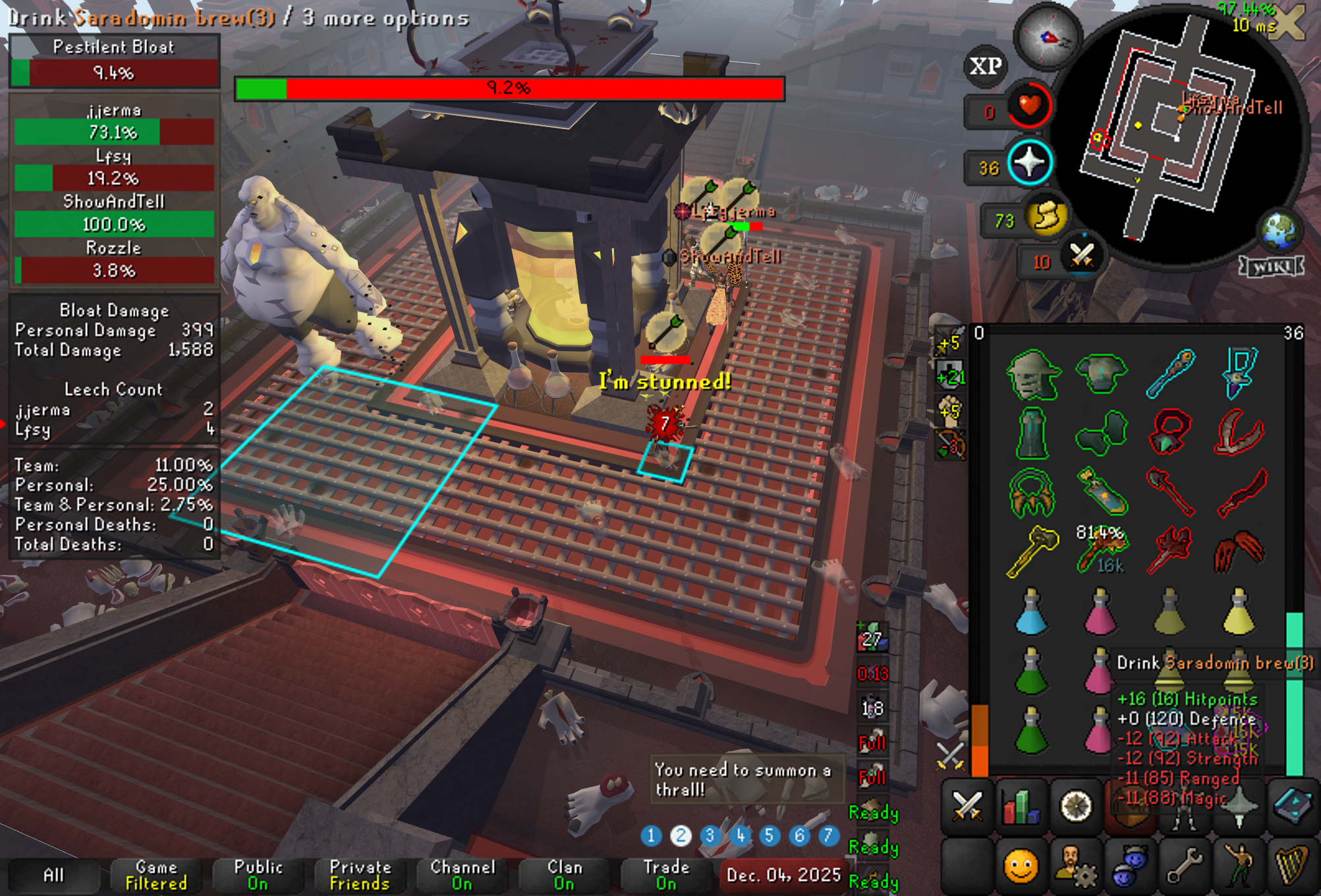The image size is (1321, 896).
Task: Open the world map globe
Action: click(x=1279, y=230)
